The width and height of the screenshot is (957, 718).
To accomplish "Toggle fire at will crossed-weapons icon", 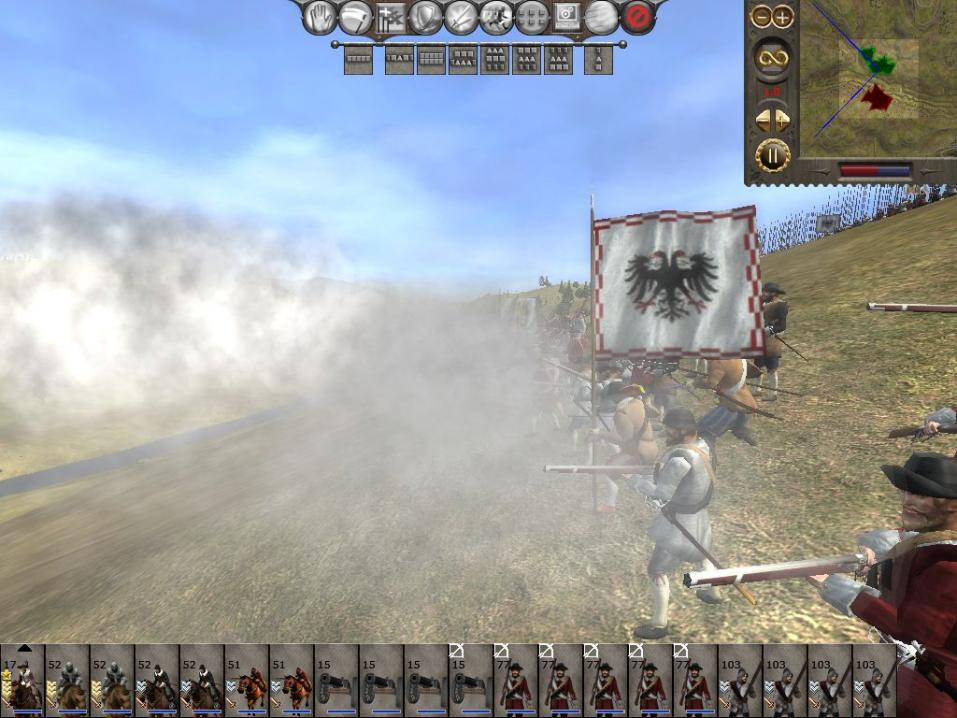I will pos(461,17).
